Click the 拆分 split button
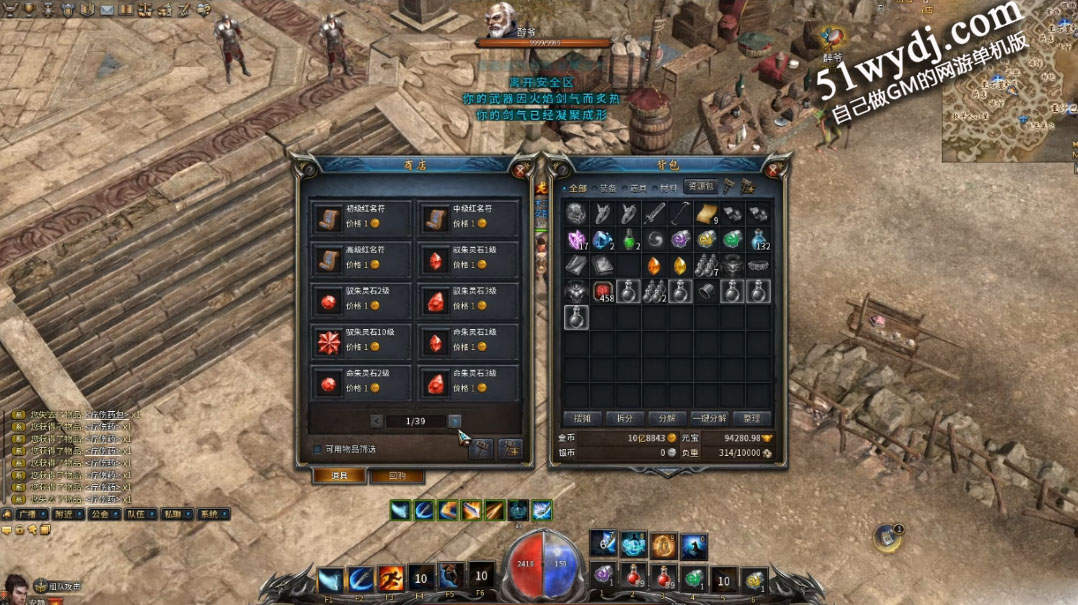 click(x=624, y=418)
